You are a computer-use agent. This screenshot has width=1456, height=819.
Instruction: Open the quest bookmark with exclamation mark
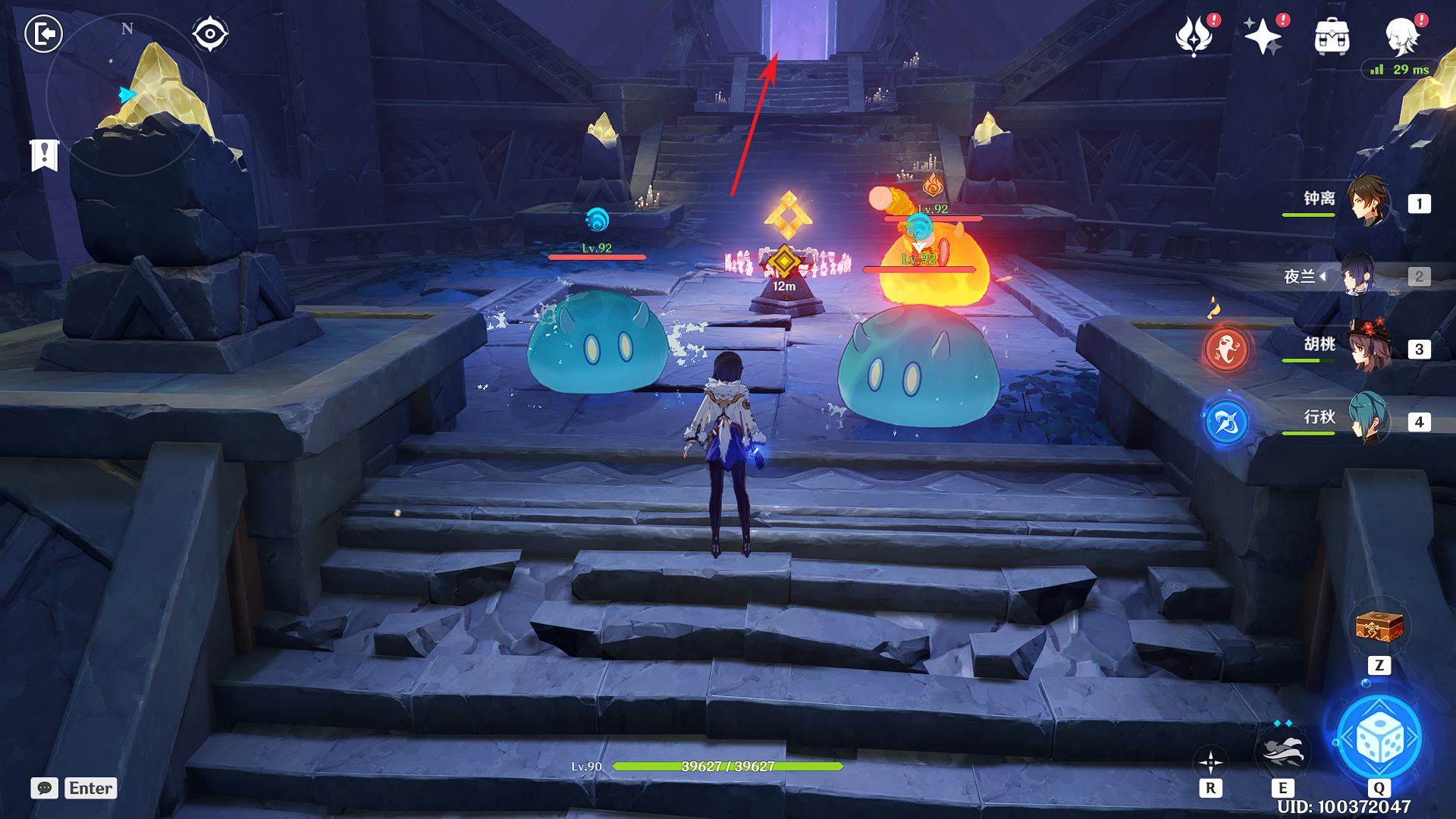(44, 155)
